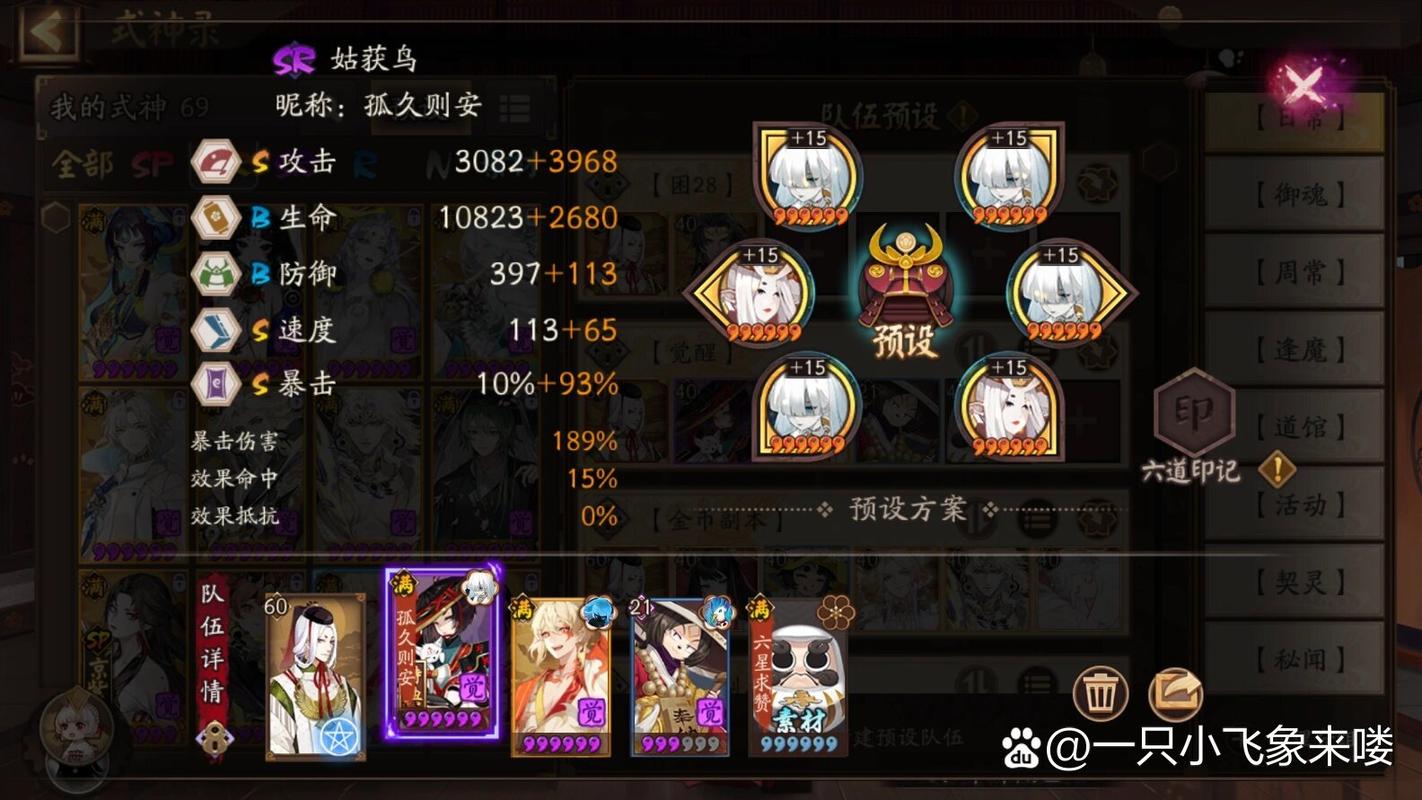Delete the preset with the trash icon
Viewport: 1422px width, 800px height.
[1100, 694]
